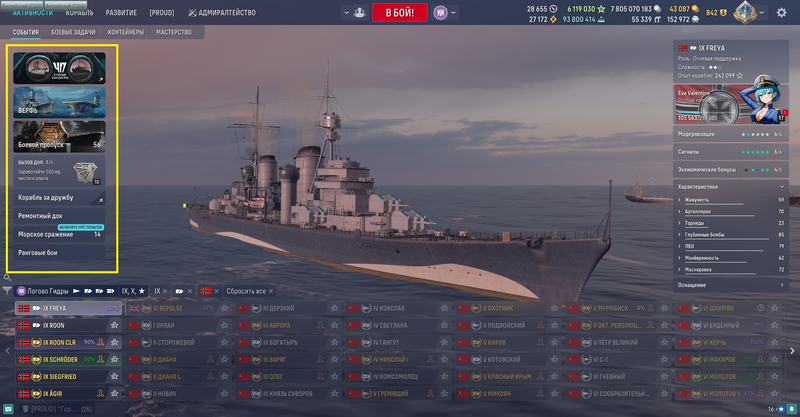
Task: Switch to the Мастерство tab
Action: [x=173, y=32]
